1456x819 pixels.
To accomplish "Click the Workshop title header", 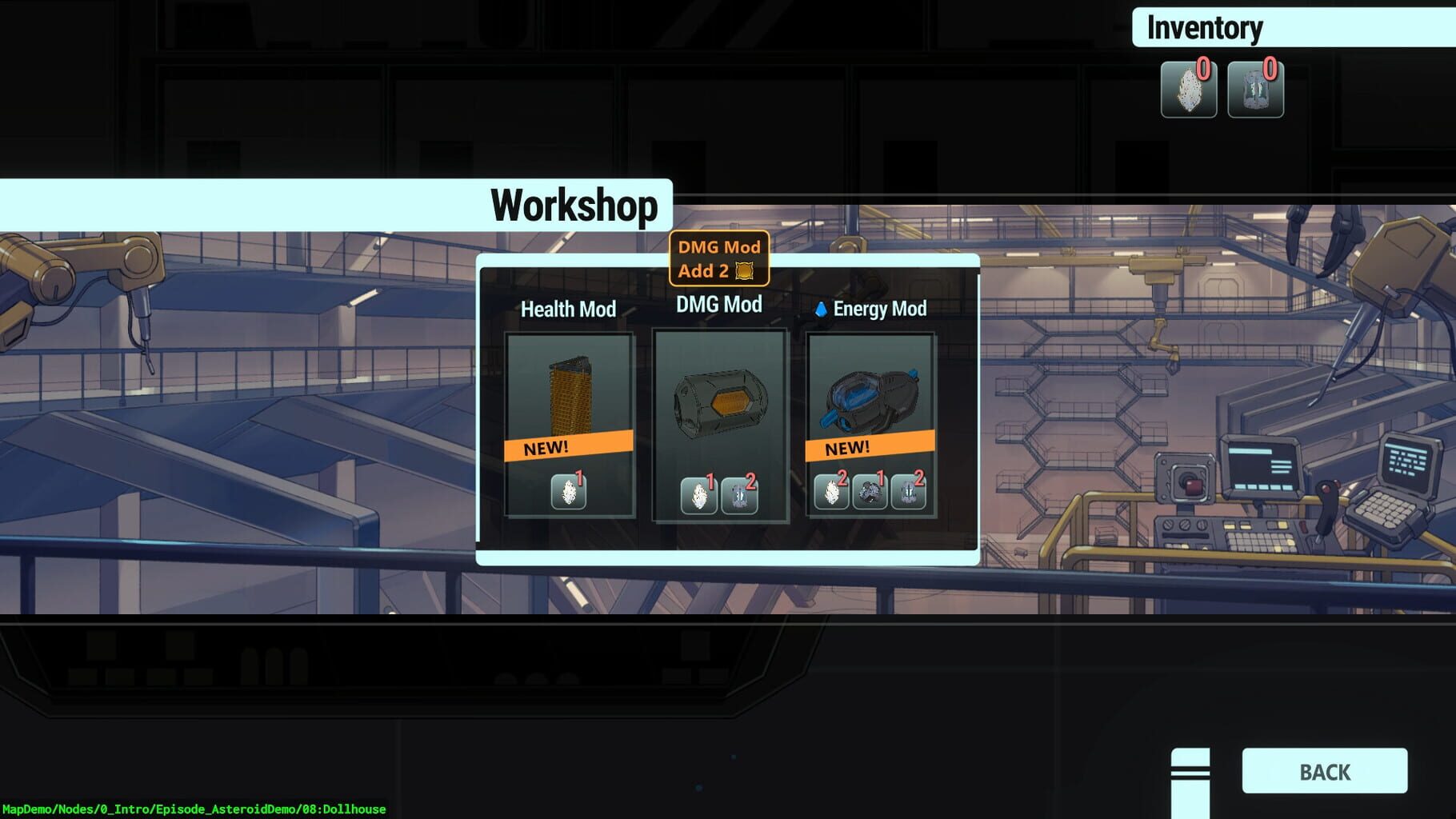I will tap(575, 205).
